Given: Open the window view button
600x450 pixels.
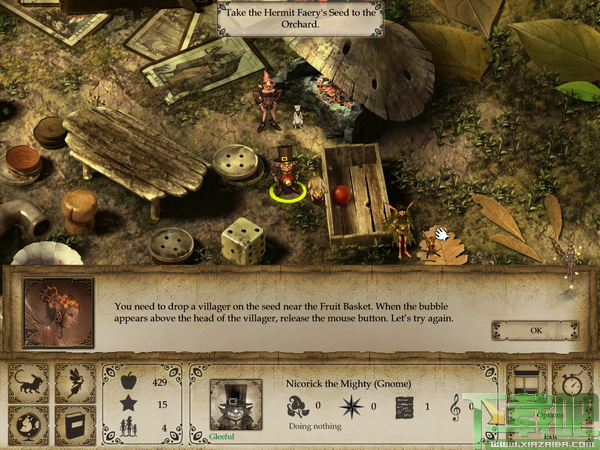Looking at the screenshot, I should [x=527, y=381].
